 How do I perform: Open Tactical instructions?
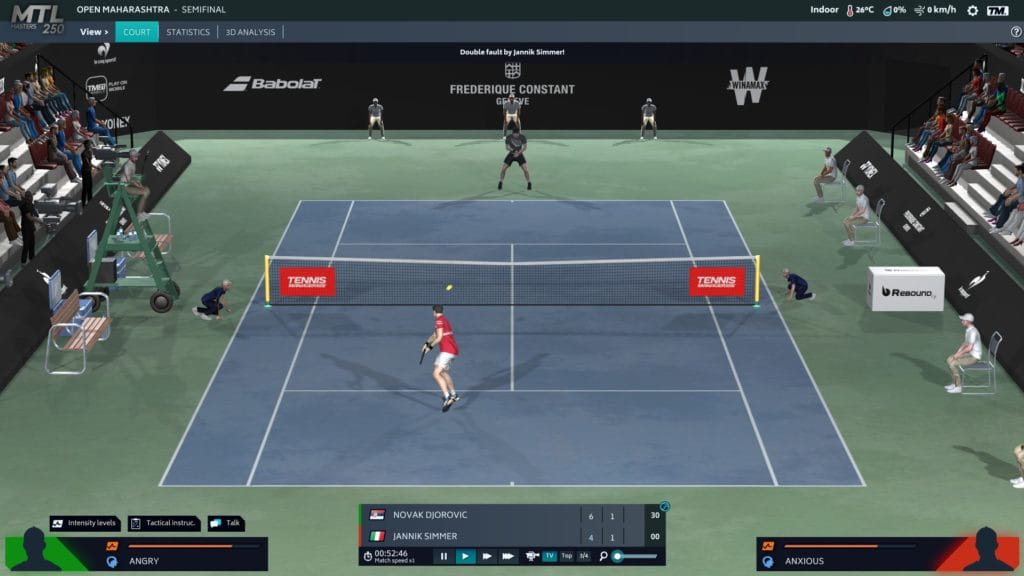pyautogui.click(x=164, y=523)
